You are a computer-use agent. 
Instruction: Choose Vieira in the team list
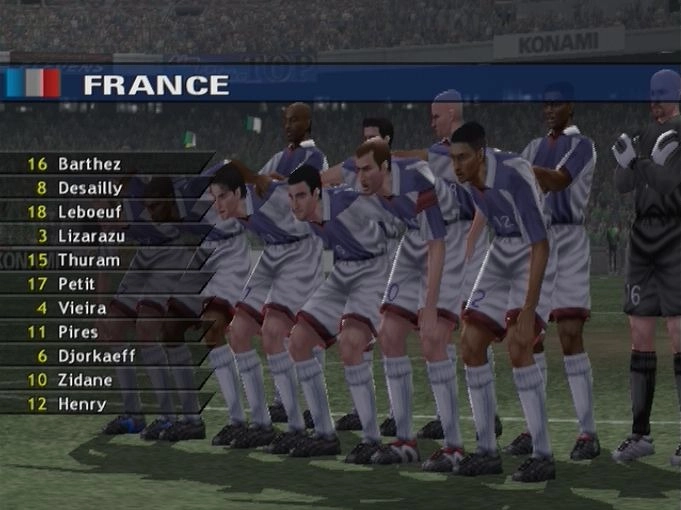click(81, 308)
